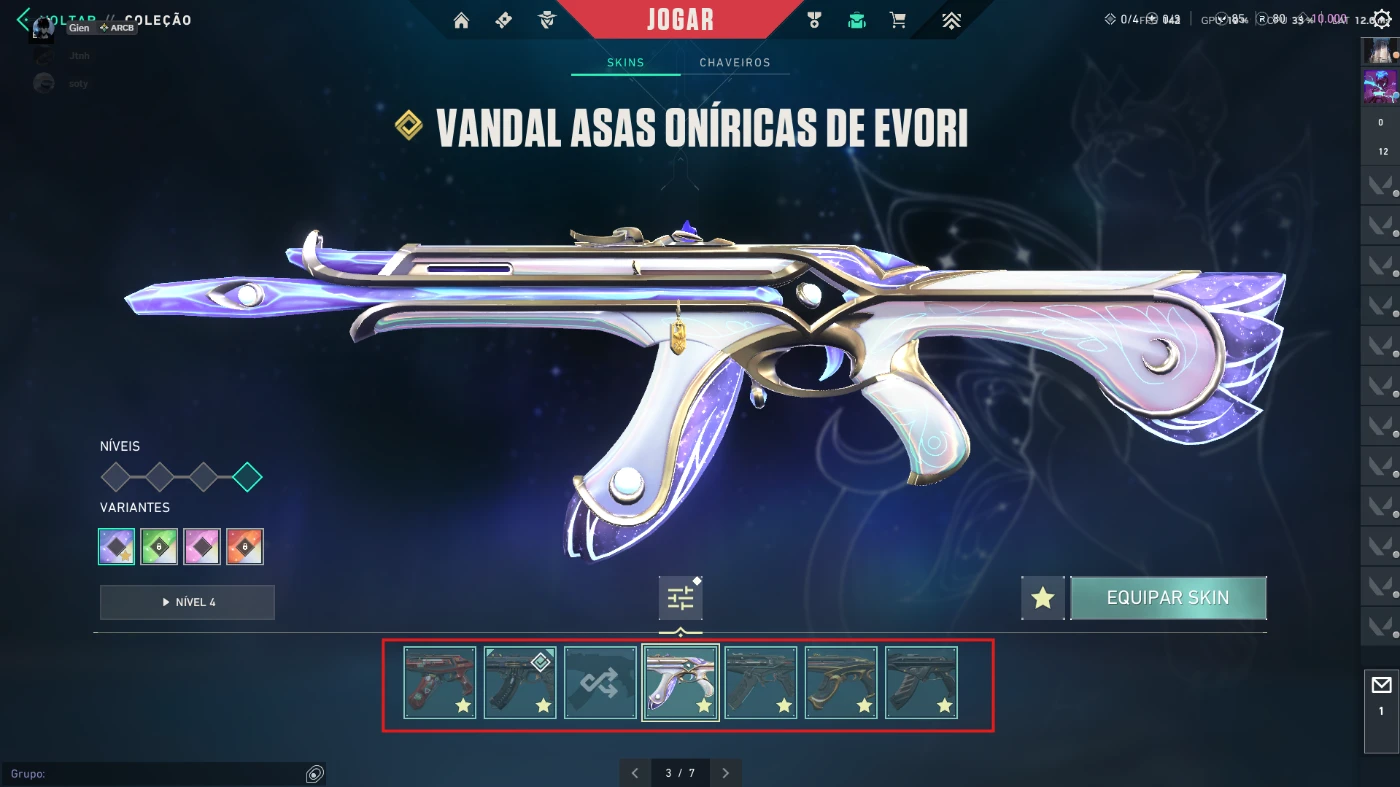Switch to the CHAVEIROS tab
This screenshot has width=1400, height=787.
[x=736, y=62]
